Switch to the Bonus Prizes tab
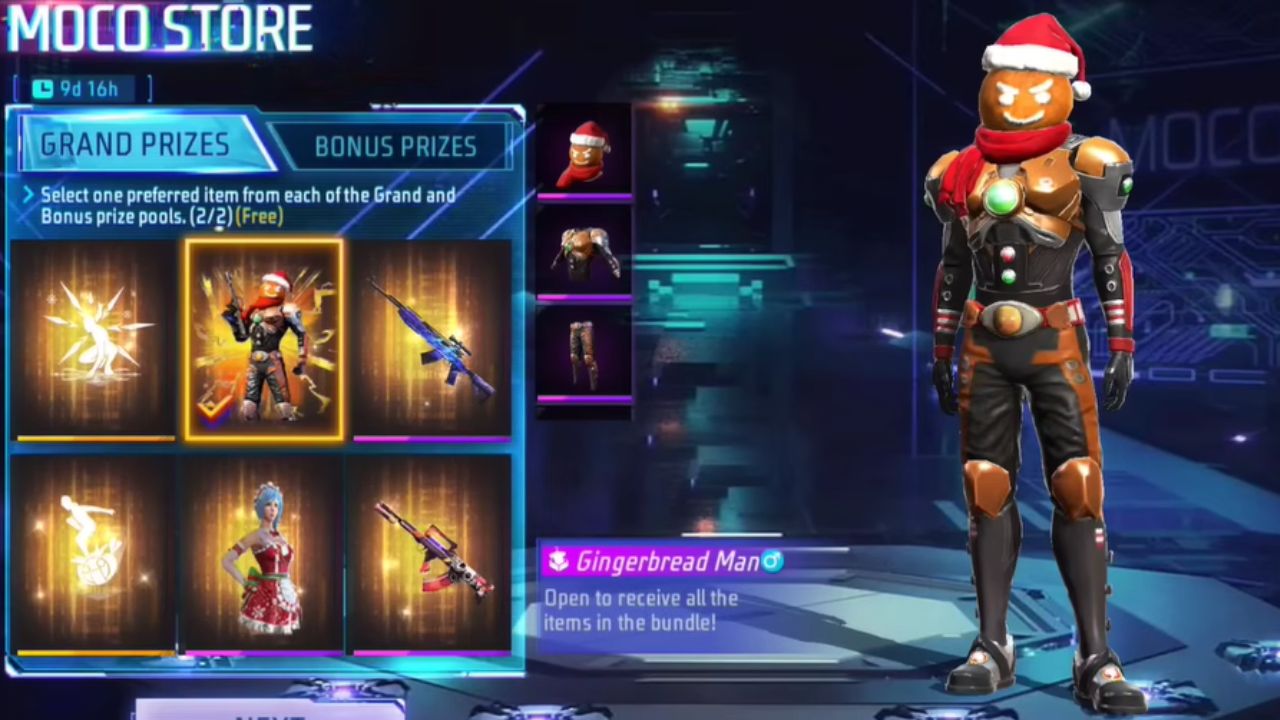1280x720 pixels. click(x=395, y=147)
